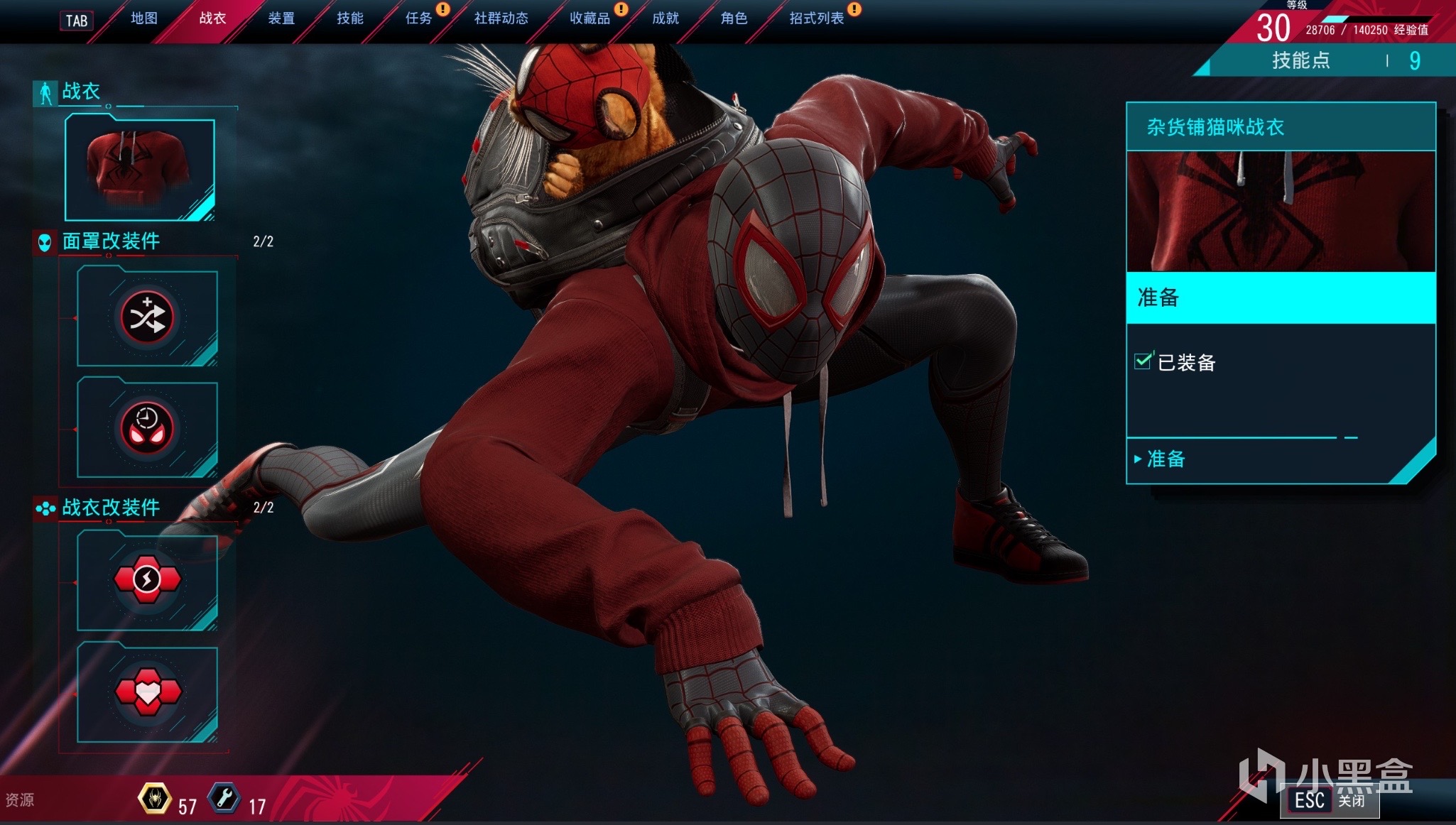Select the 技能 tab
The image size is (1456, 825).
tap(349, 18)
